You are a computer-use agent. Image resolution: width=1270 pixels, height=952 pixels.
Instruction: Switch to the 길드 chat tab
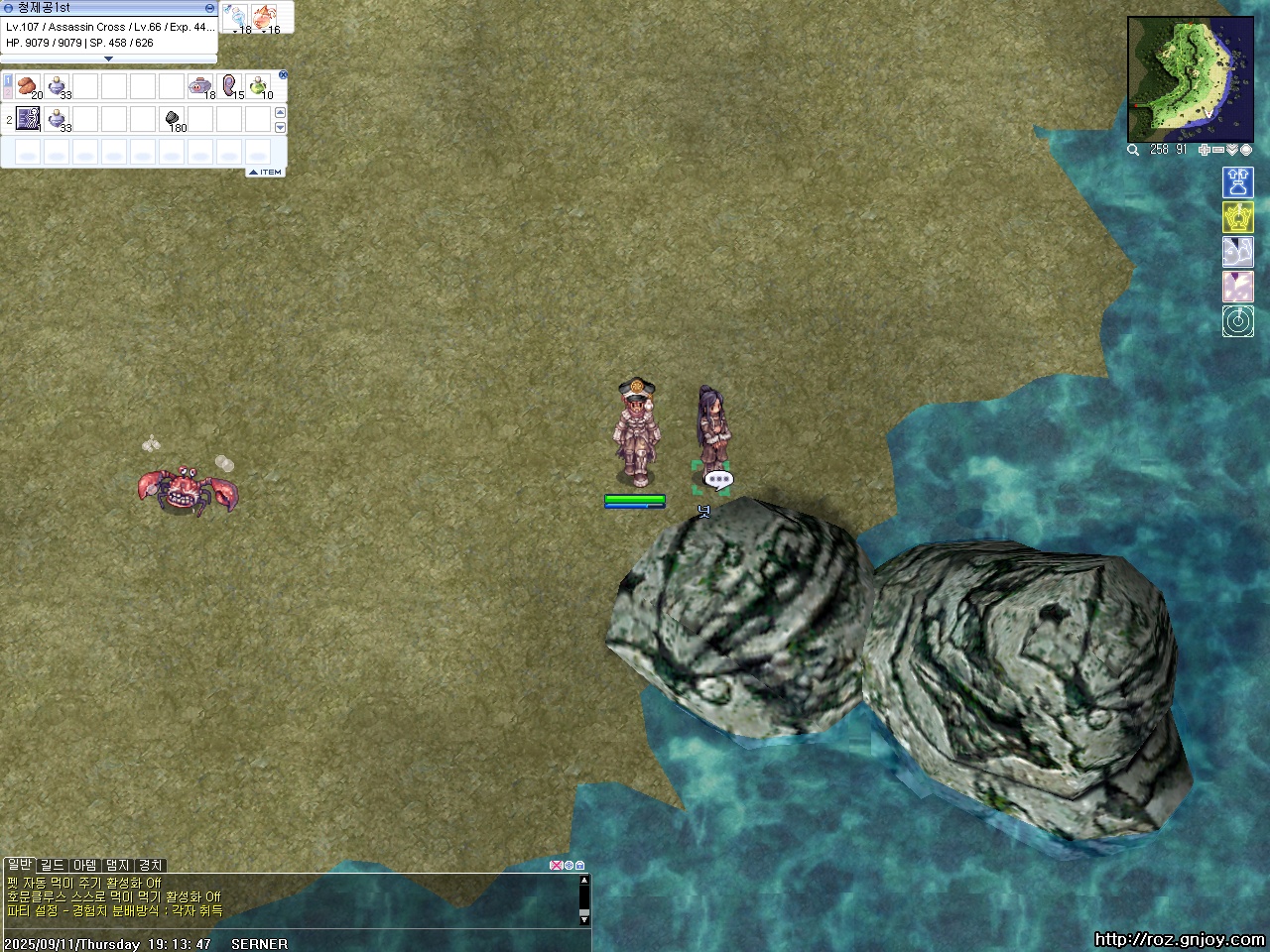click(53, 865)
